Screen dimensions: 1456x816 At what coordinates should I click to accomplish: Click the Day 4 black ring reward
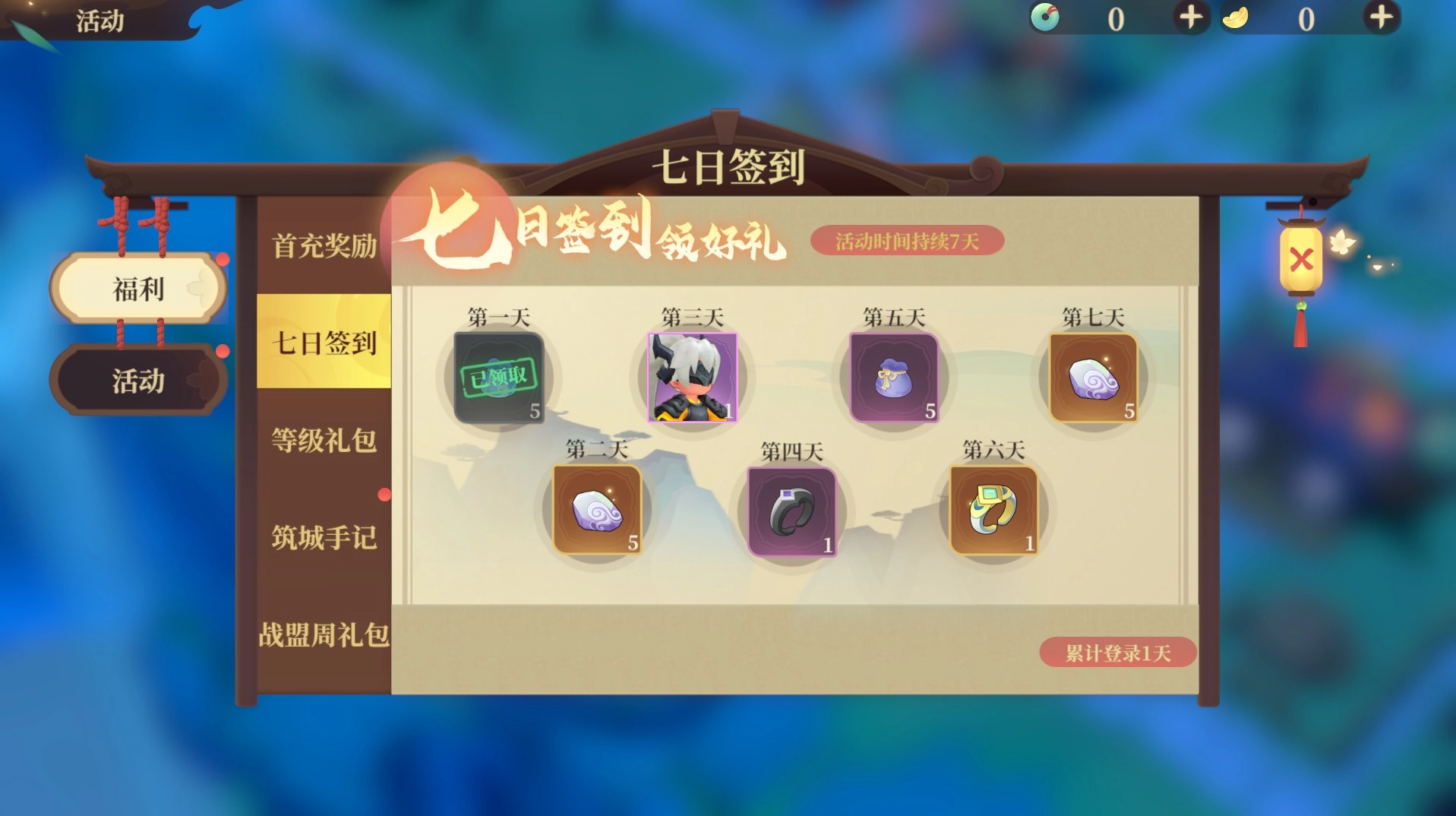tap(791, 509)
